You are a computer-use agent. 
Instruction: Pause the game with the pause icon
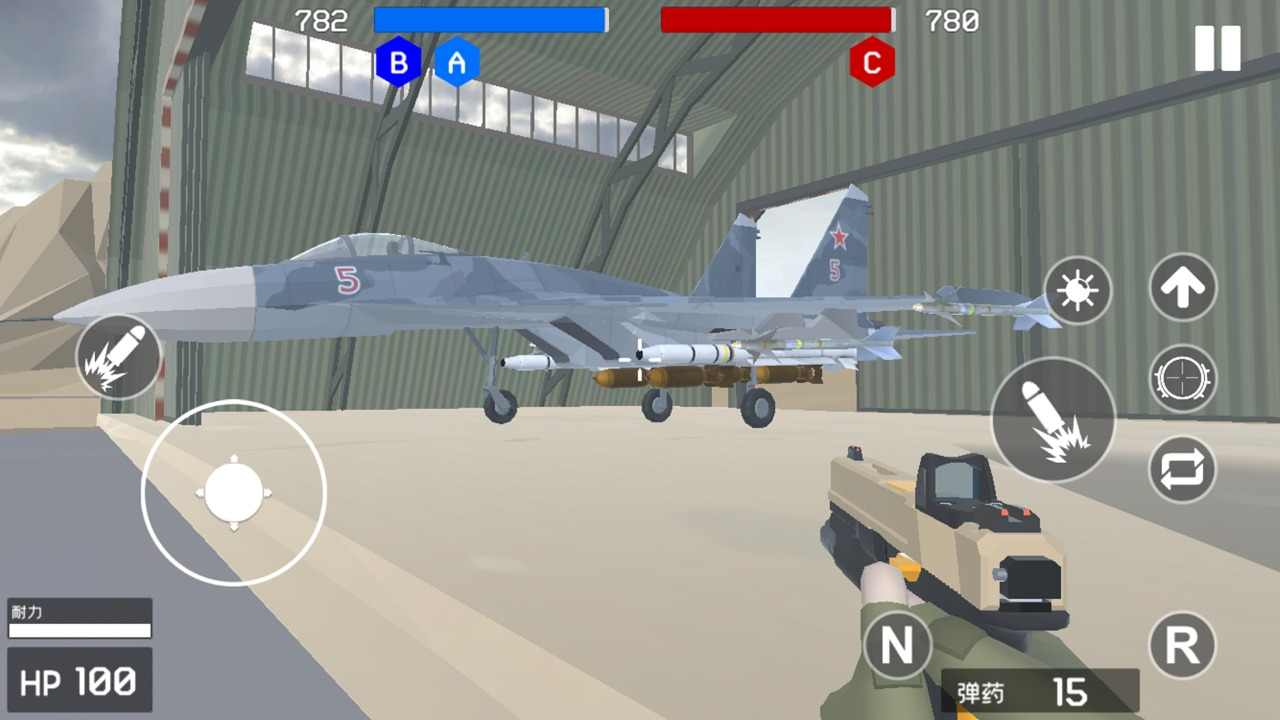pos(1216,48)
